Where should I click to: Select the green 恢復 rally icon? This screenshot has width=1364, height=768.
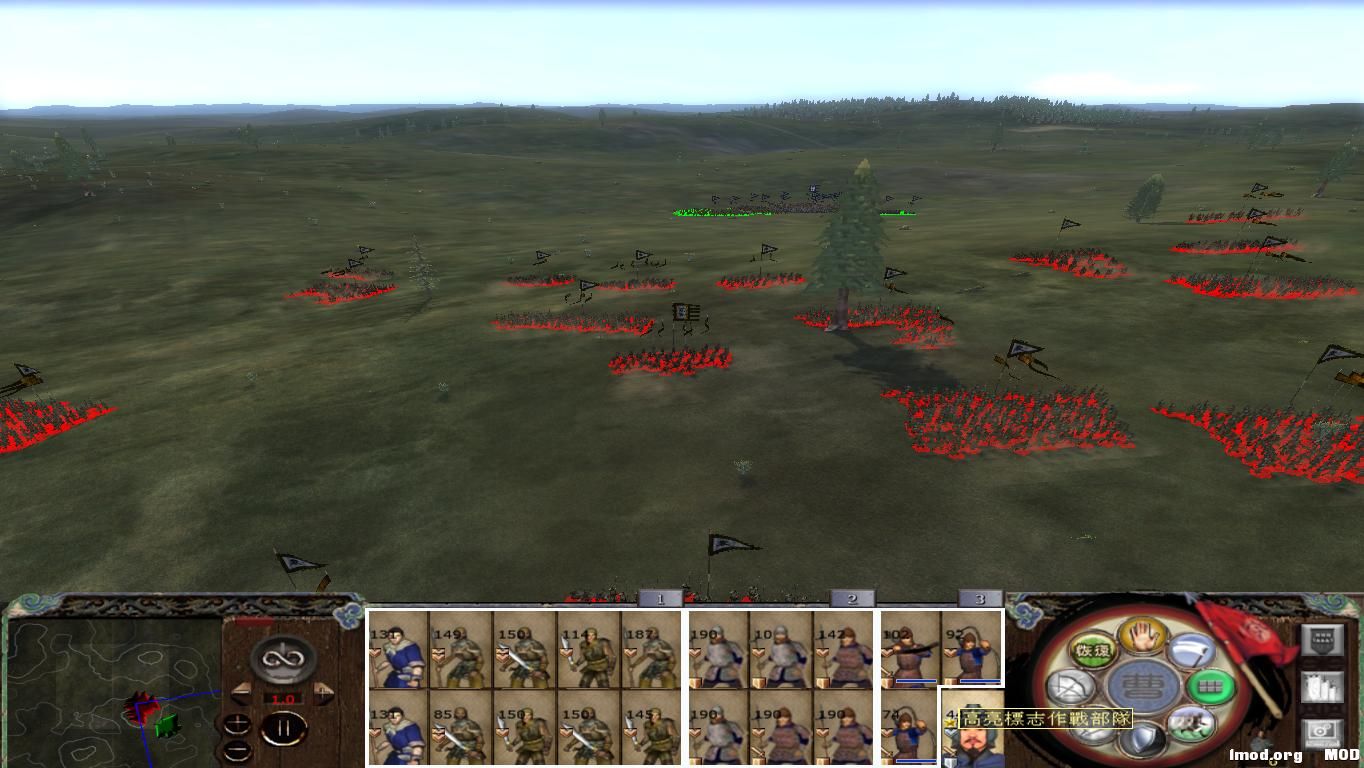tap(1093, 649)
